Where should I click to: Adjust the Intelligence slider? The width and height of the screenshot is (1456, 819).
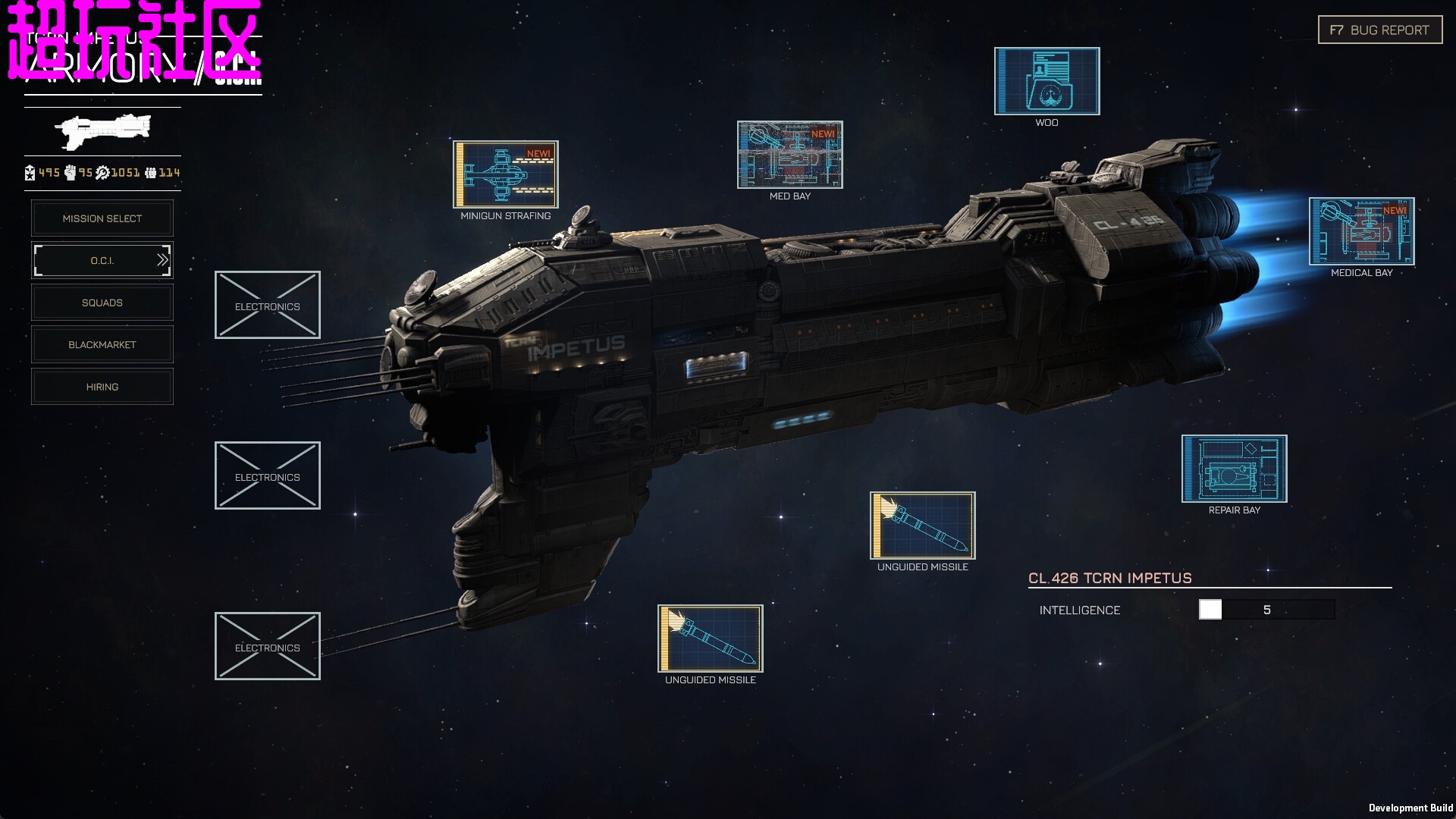click(x=1210, y=610)
